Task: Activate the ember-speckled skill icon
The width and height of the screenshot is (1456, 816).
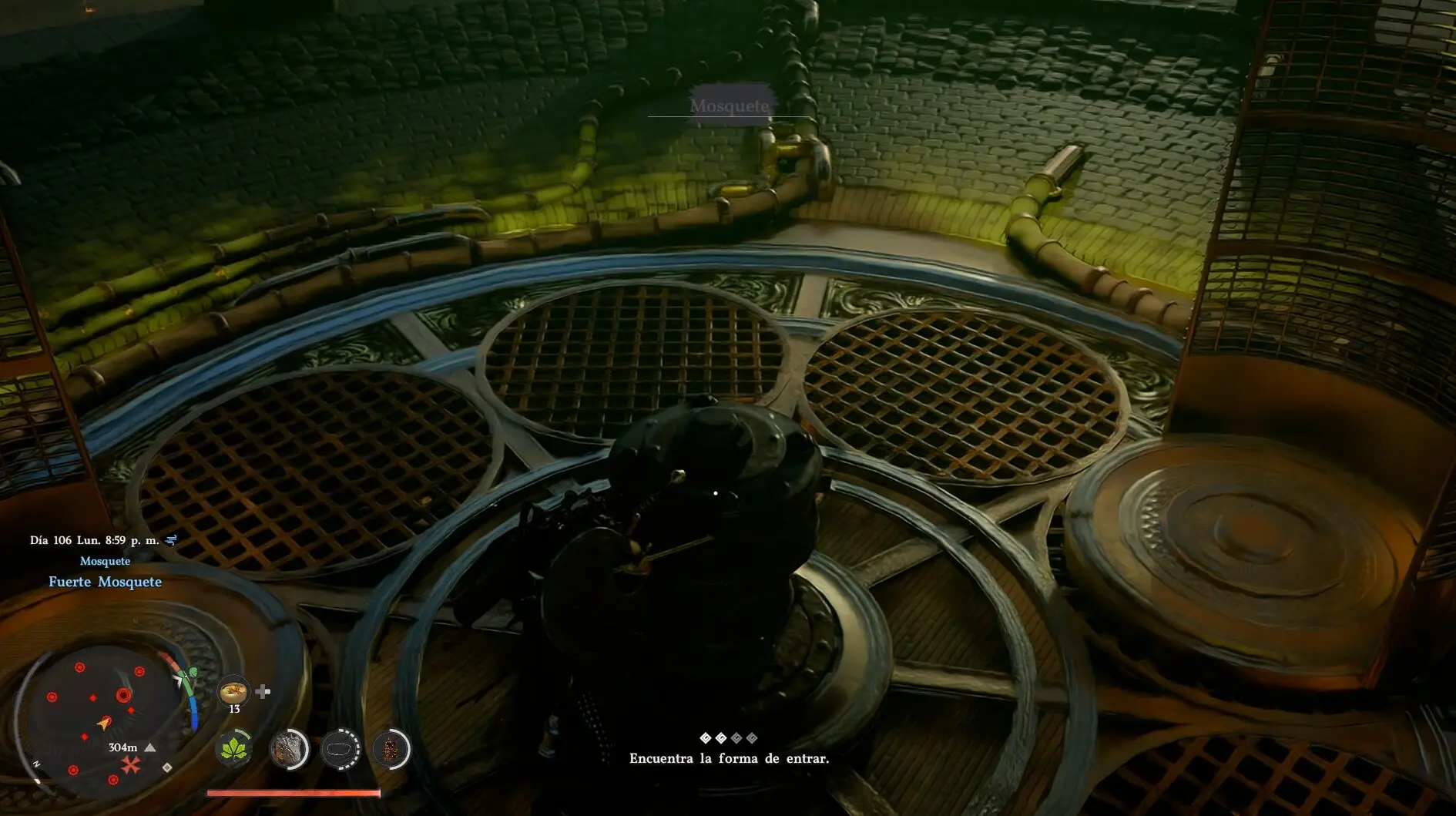Action: (x=391, y=749)
